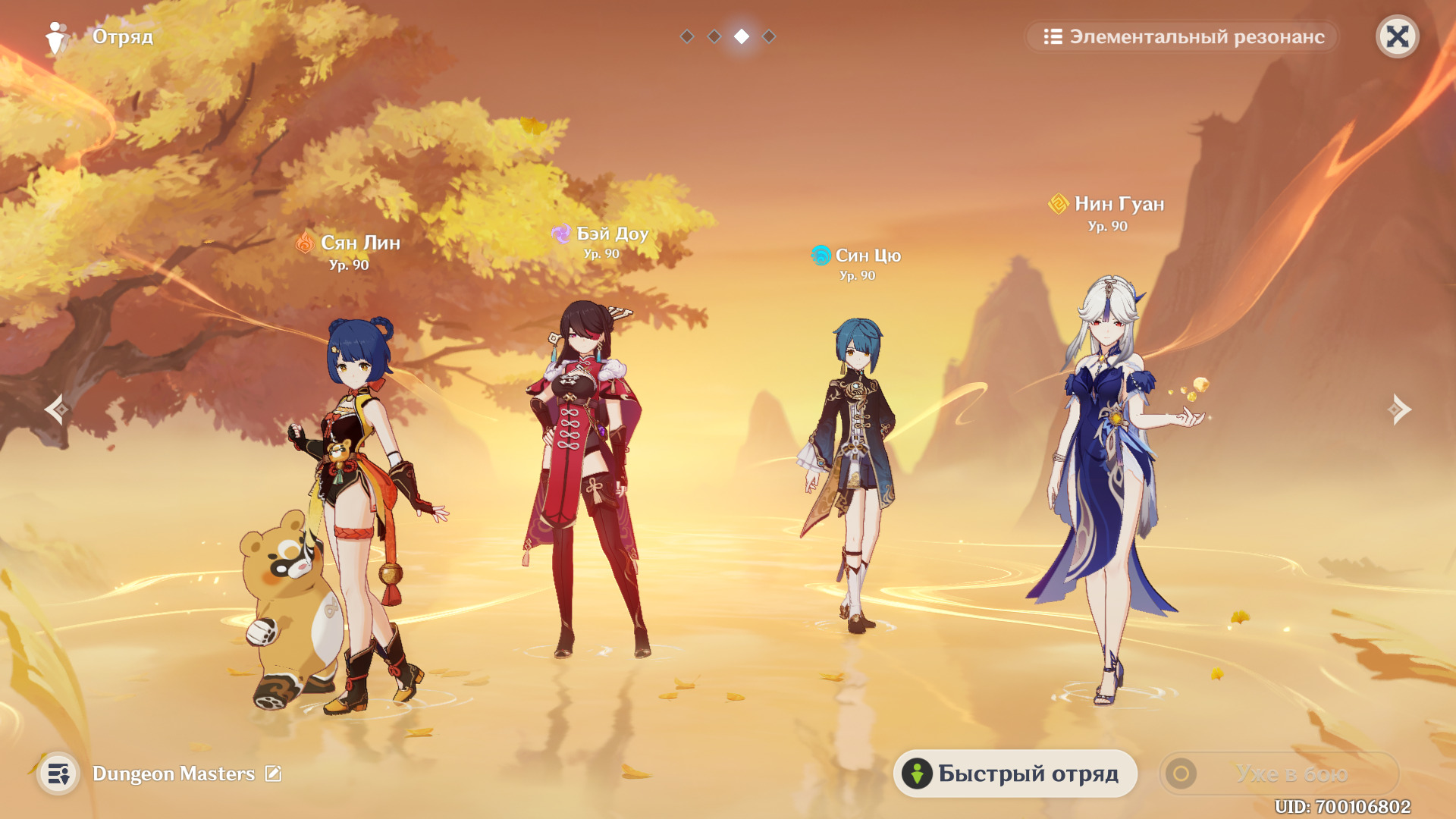Screen dimensions: 1456x819
Task: Switch to the next party with right arrow
Action: point(1399,409)
